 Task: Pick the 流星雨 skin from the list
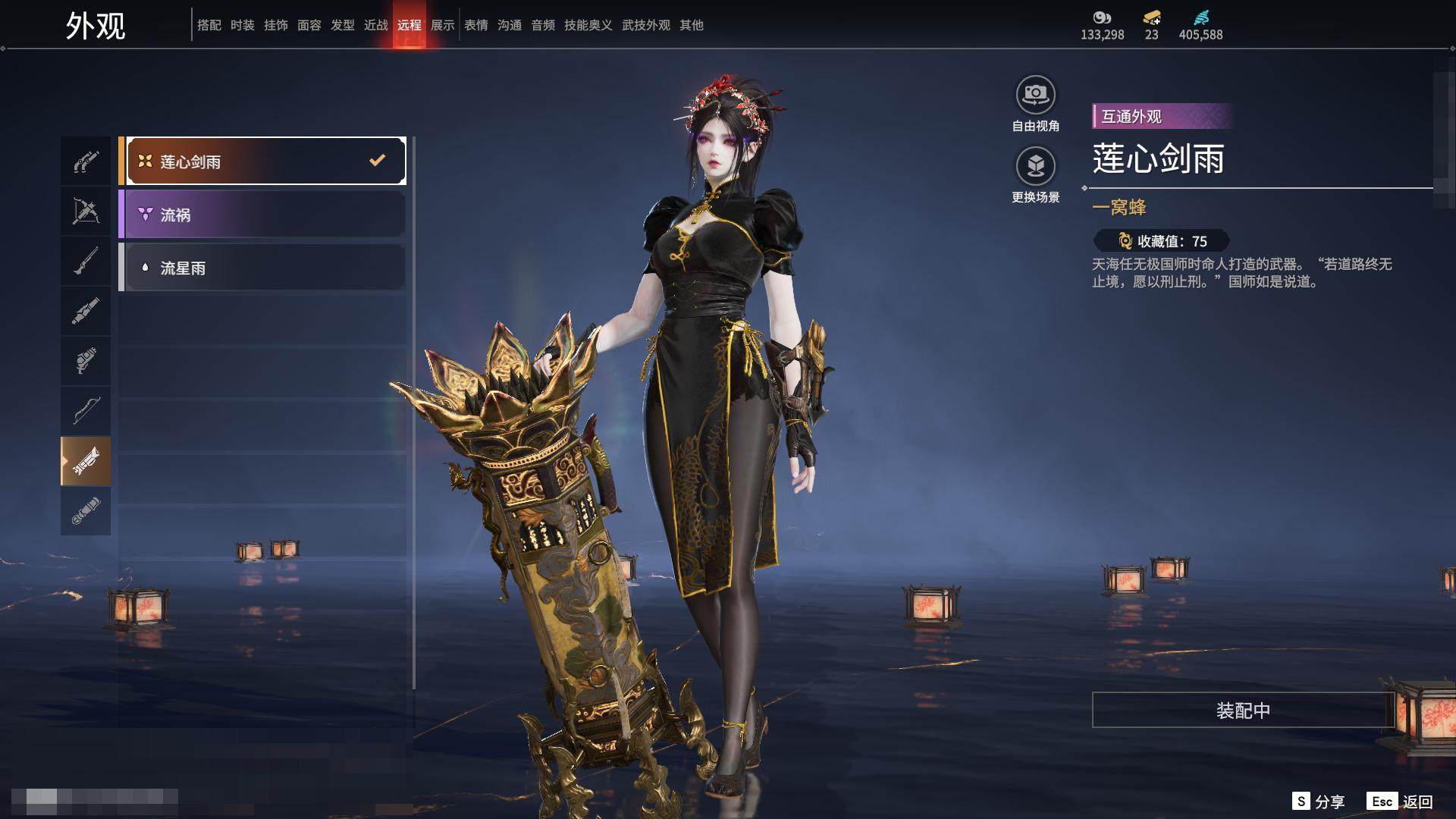click(262, 268)
